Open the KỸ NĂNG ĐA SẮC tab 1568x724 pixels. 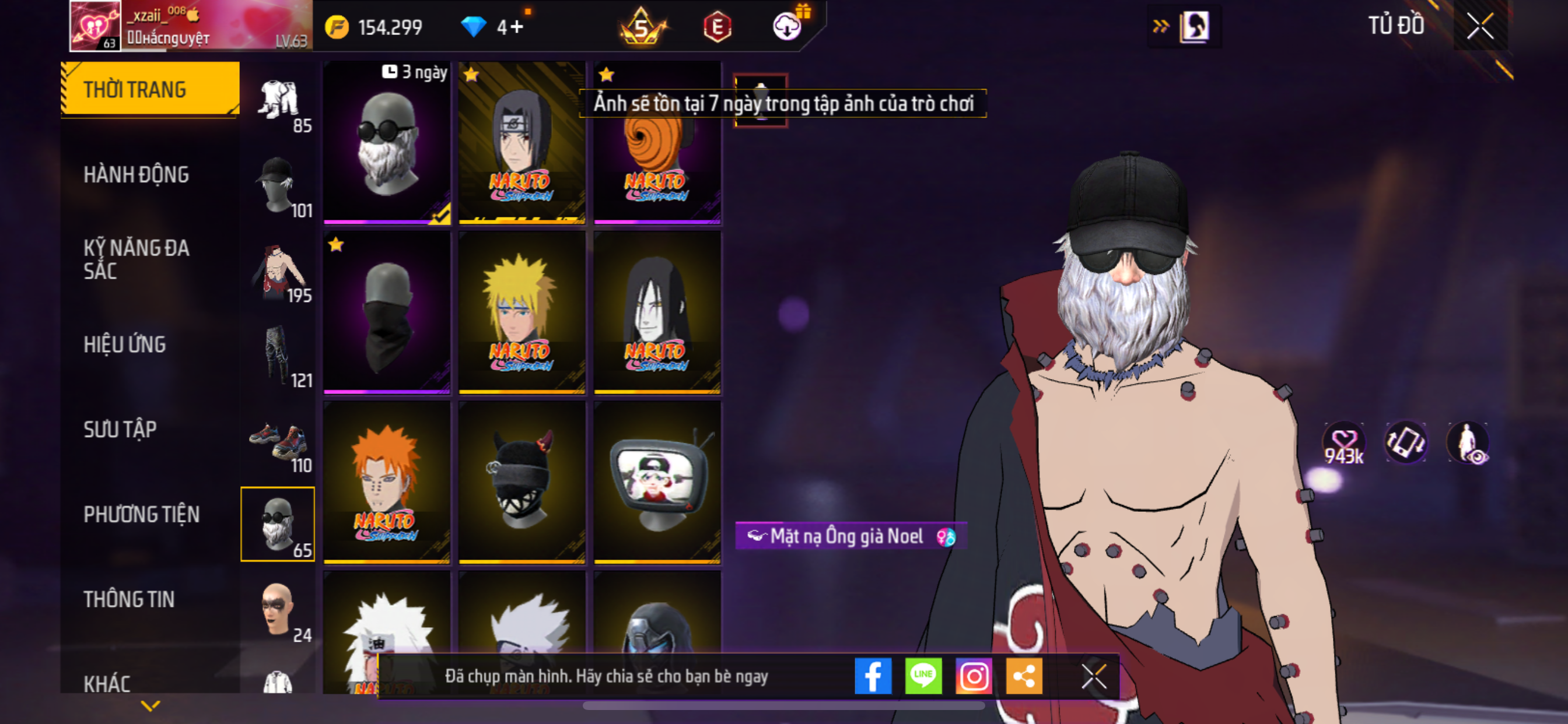[136, 259]
